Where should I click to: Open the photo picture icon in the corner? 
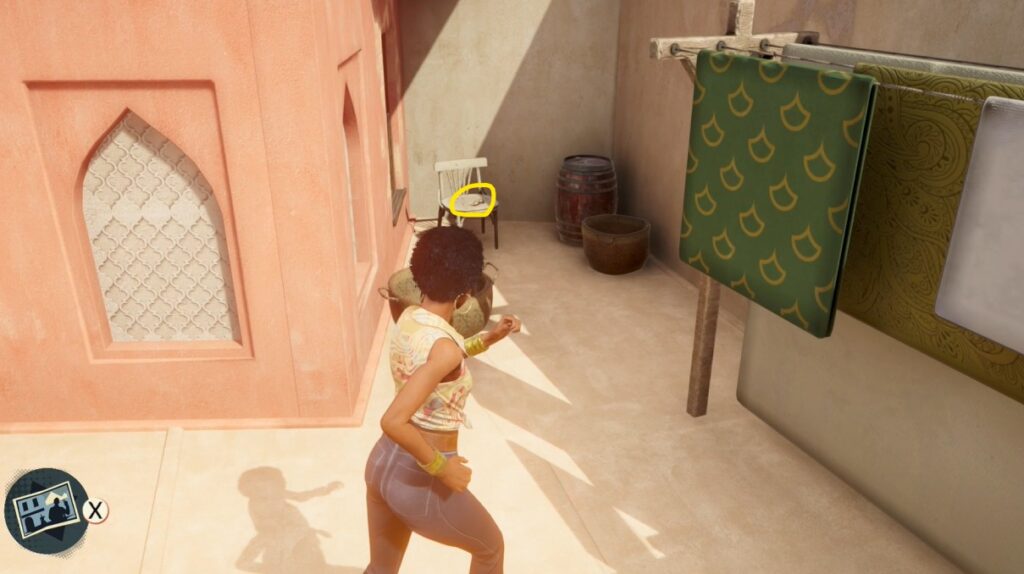(x=46, y=510)
